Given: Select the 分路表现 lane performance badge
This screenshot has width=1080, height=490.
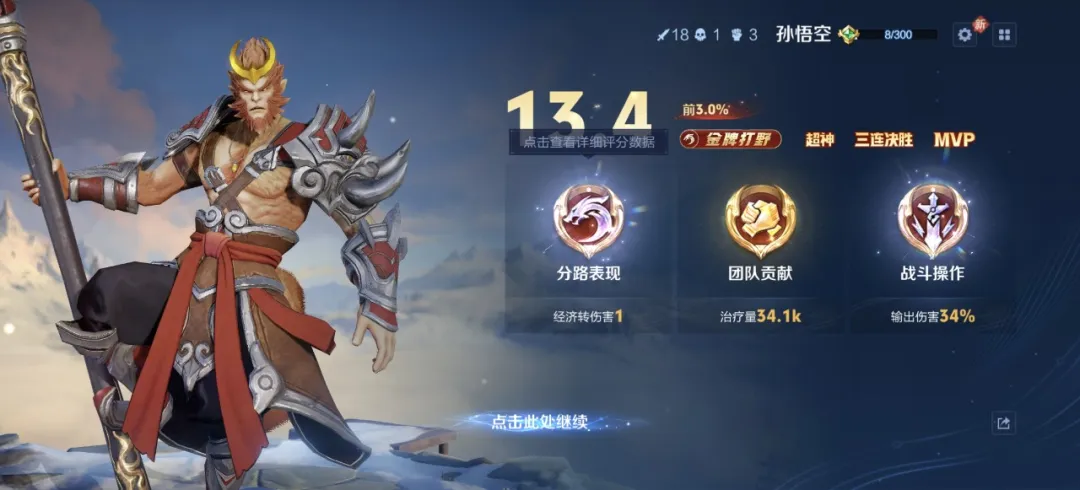Looking at the screenshot, I should click(x=588, y=221).
